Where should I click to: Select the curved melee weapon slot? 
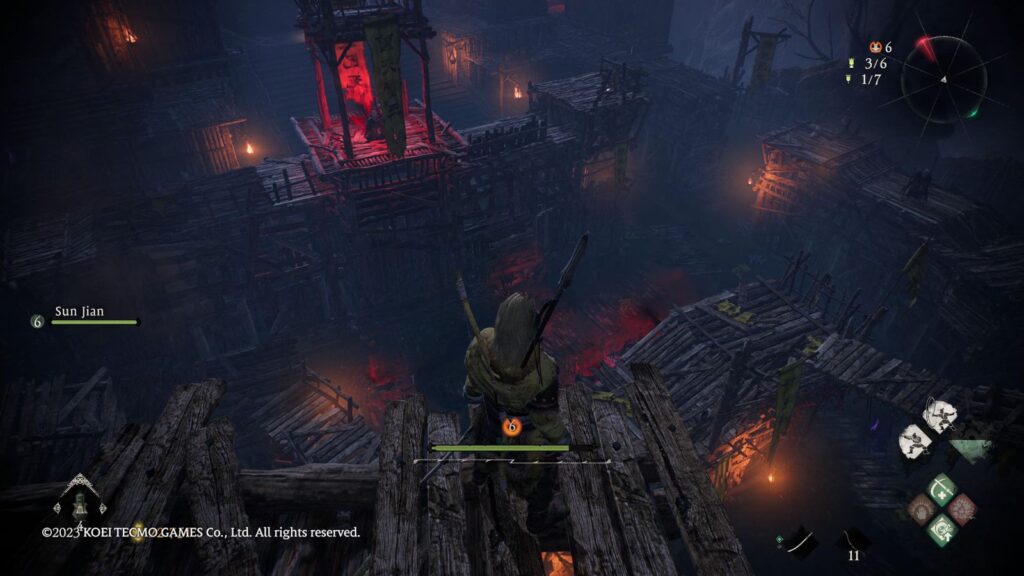click(800, 541)
